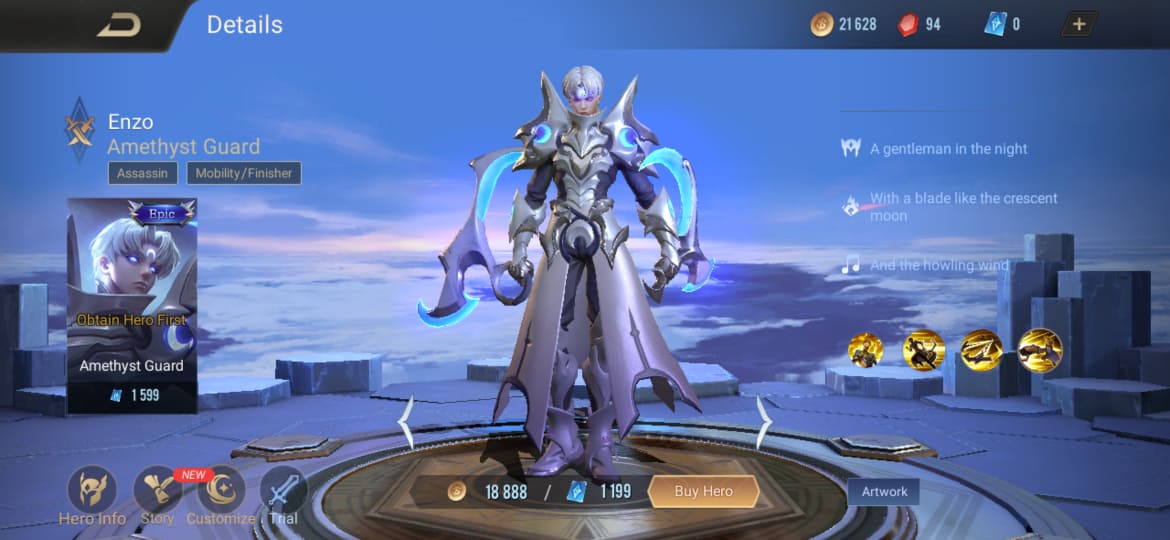The image size is (1170, 540).
Task: Show the previous hero with left arrow
Action: pos(406,423)
